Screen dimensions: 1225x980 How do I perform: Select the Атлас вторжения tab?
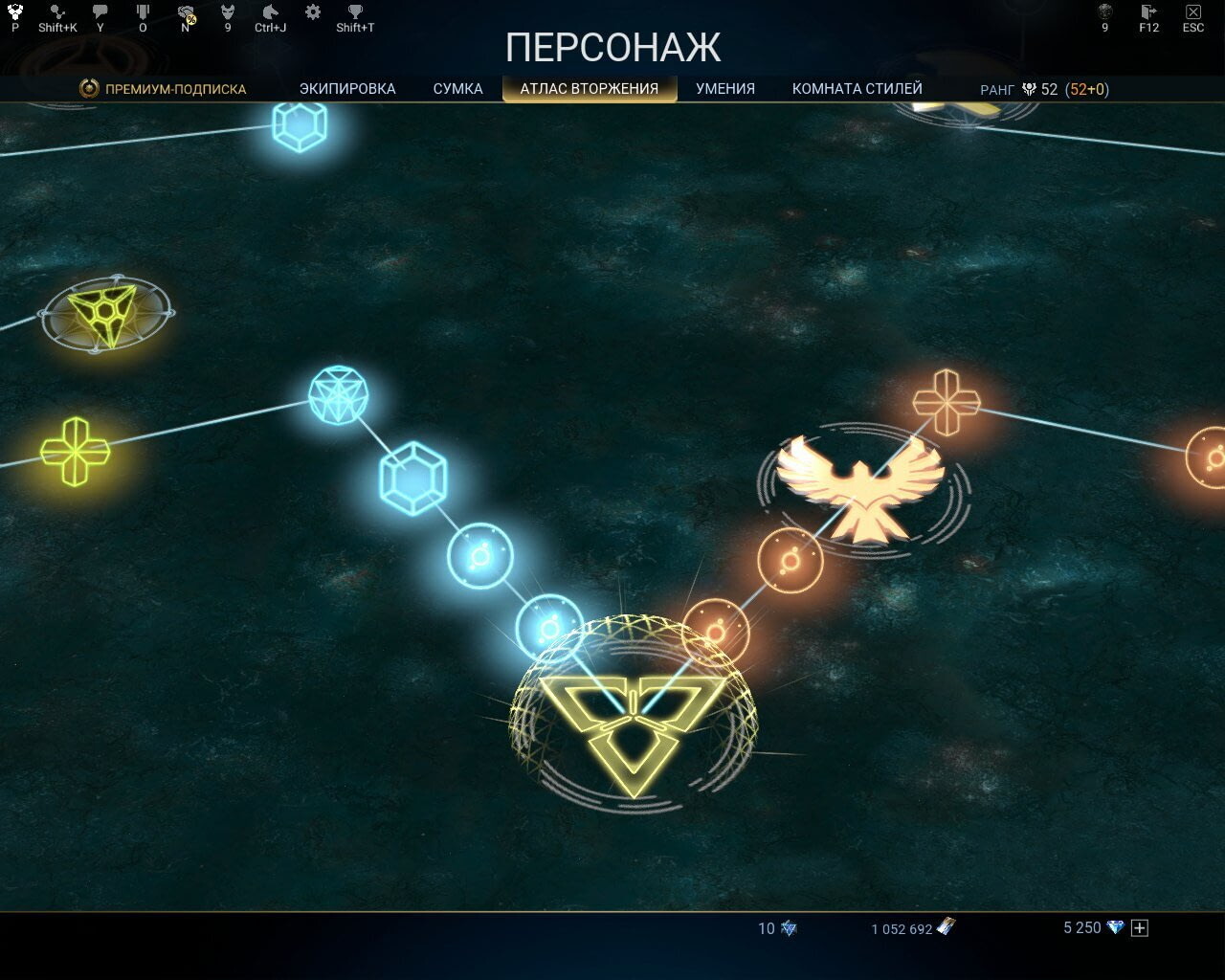[x=590, y=89]
